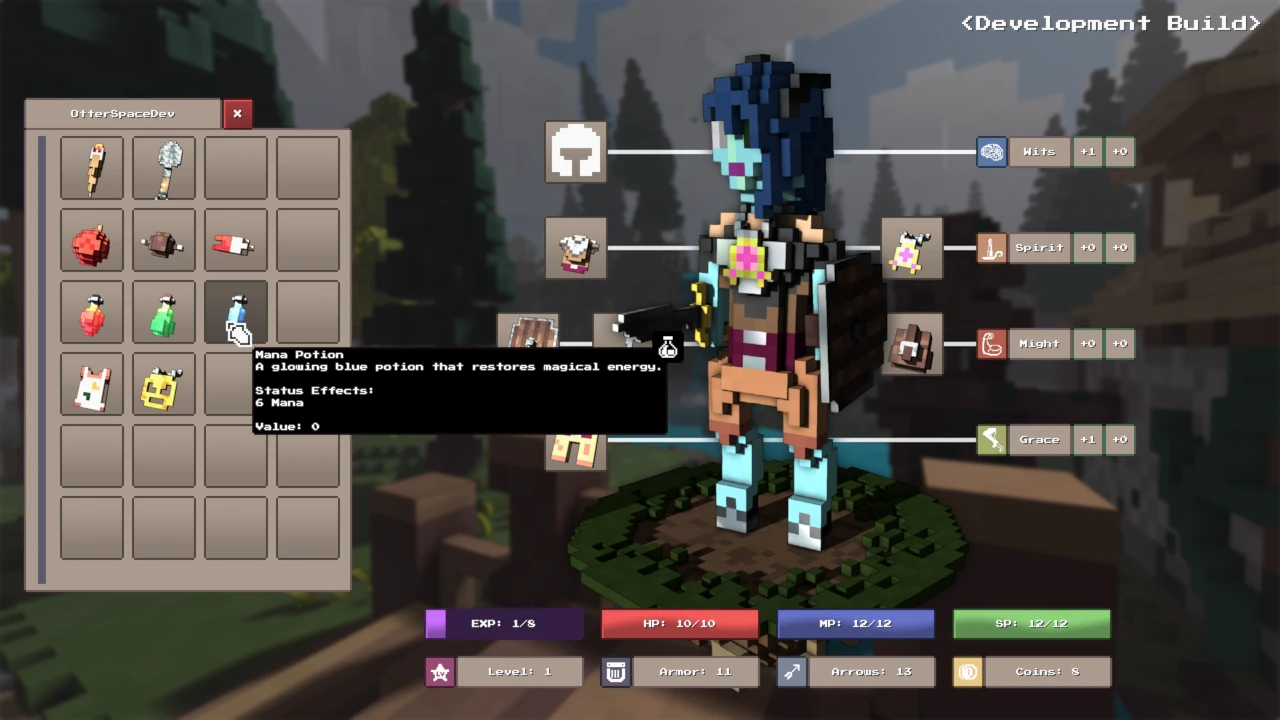Viewport: 1280px width, 720px height.
Task: Click the star icon beside Level
Action: tap(439, 671)
